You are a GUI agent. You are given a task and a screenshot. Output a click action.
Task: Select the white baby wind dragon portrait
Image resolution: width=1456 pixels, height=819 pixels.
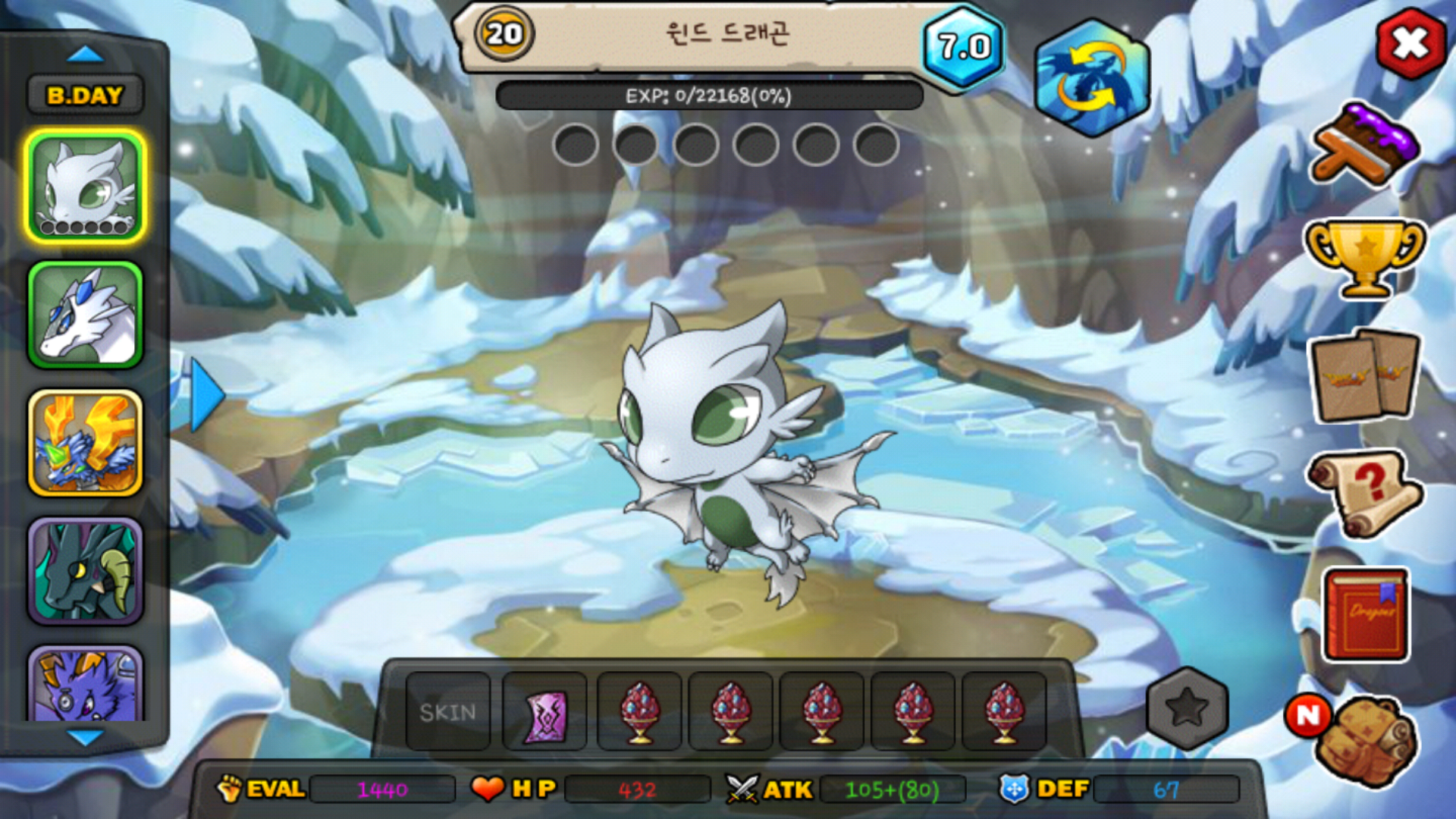click(x=85, y=186)
